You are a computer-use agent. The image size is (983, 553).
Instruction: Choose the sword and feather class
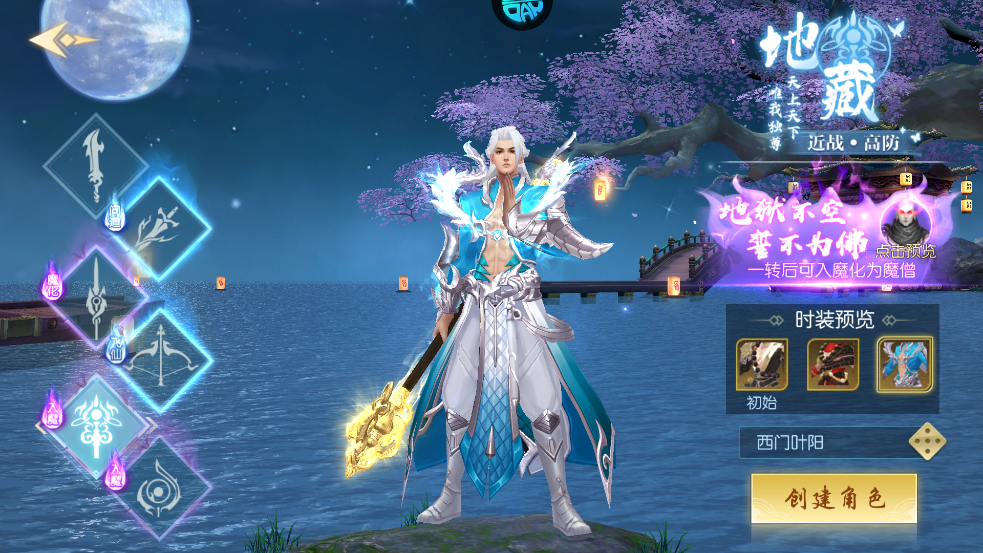coord(160,230)
